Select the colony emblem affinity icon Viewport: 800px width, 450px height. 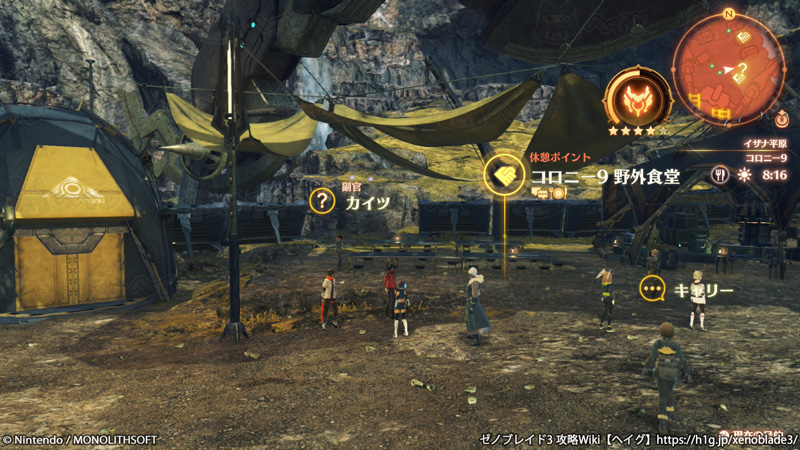pos(637,99)
